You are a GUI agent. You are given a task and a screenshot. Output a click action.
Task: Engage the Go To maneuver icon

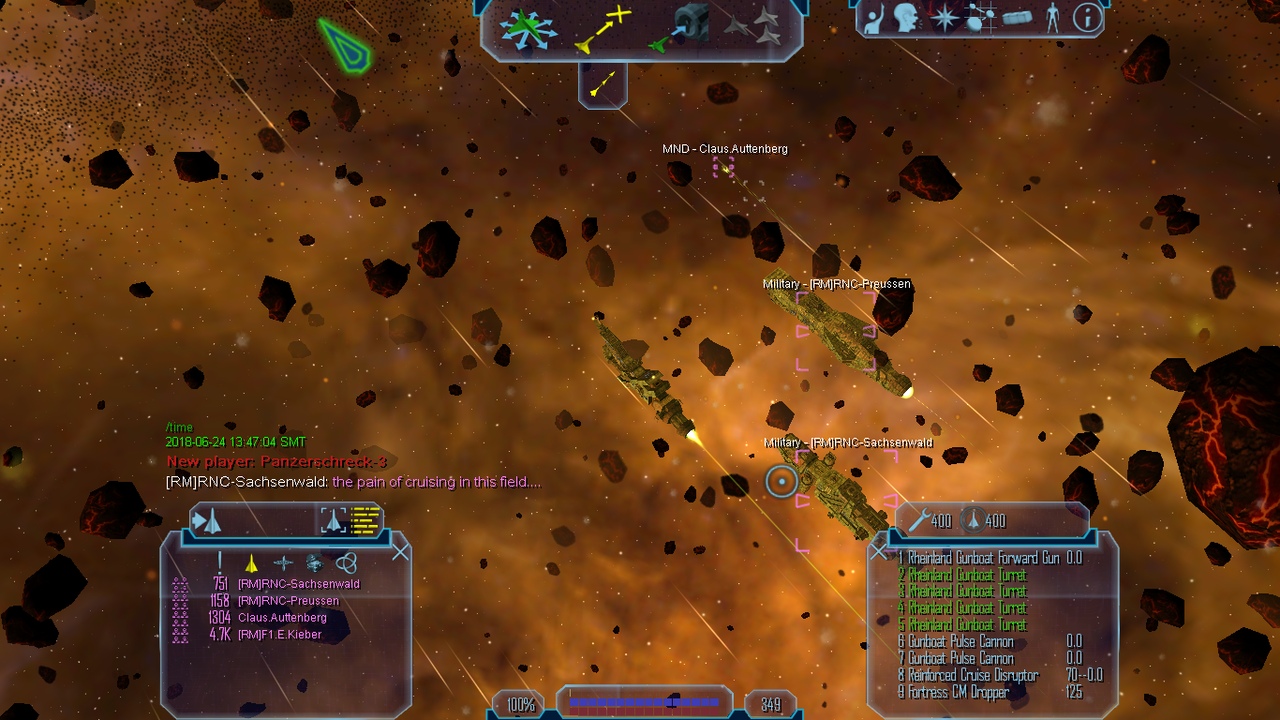click(604, 30)
